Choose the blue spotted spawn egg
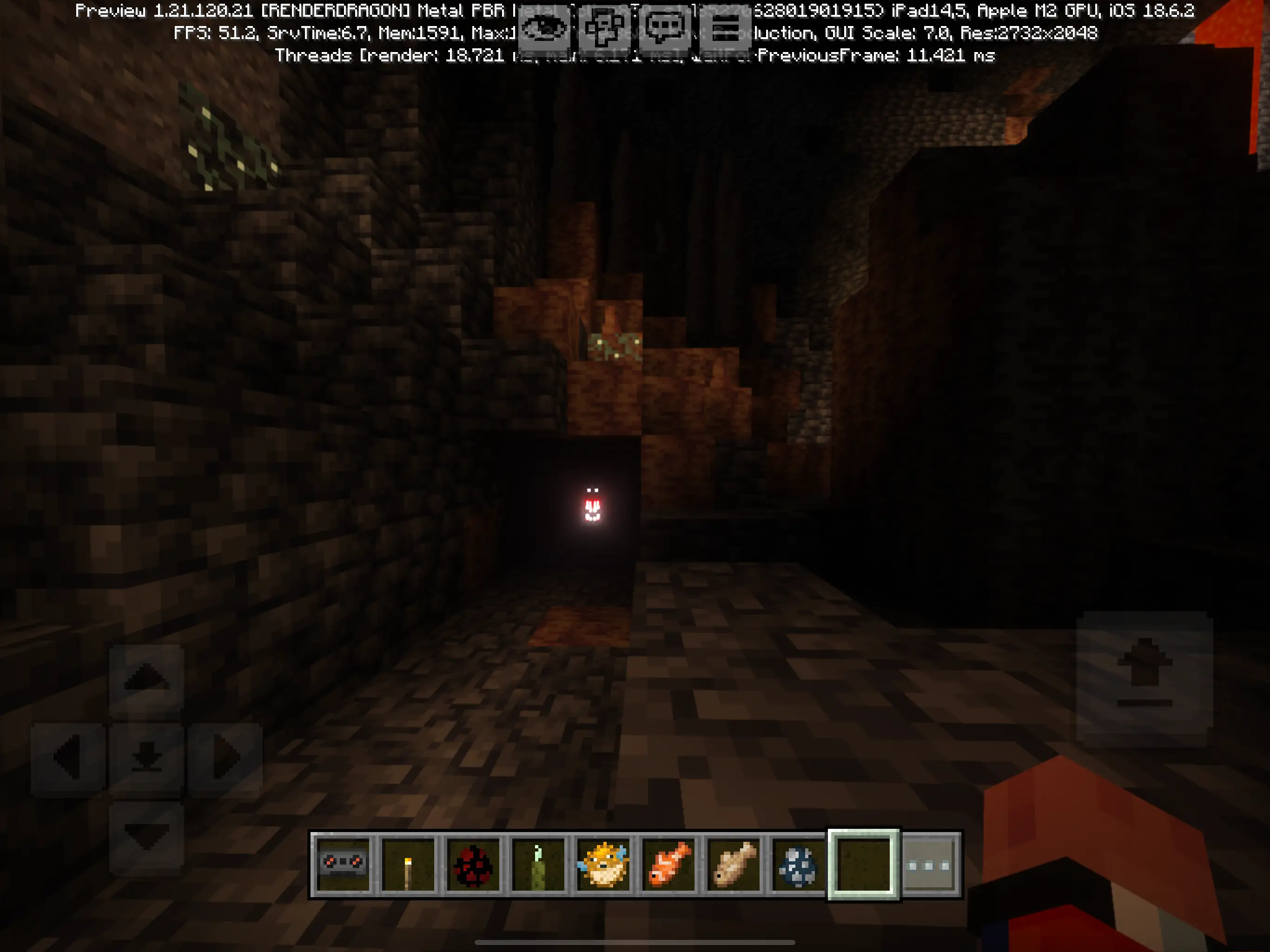1270x952 pixels. pos(798,864)
